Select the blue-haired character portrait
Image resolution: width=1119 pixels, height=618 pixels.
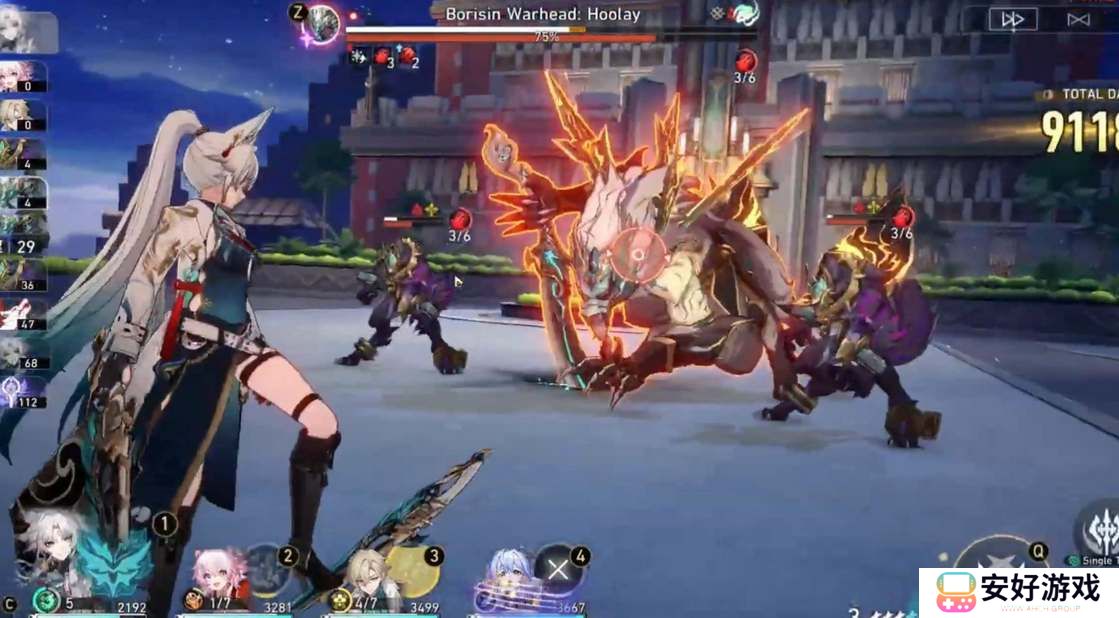pos(508,574)
